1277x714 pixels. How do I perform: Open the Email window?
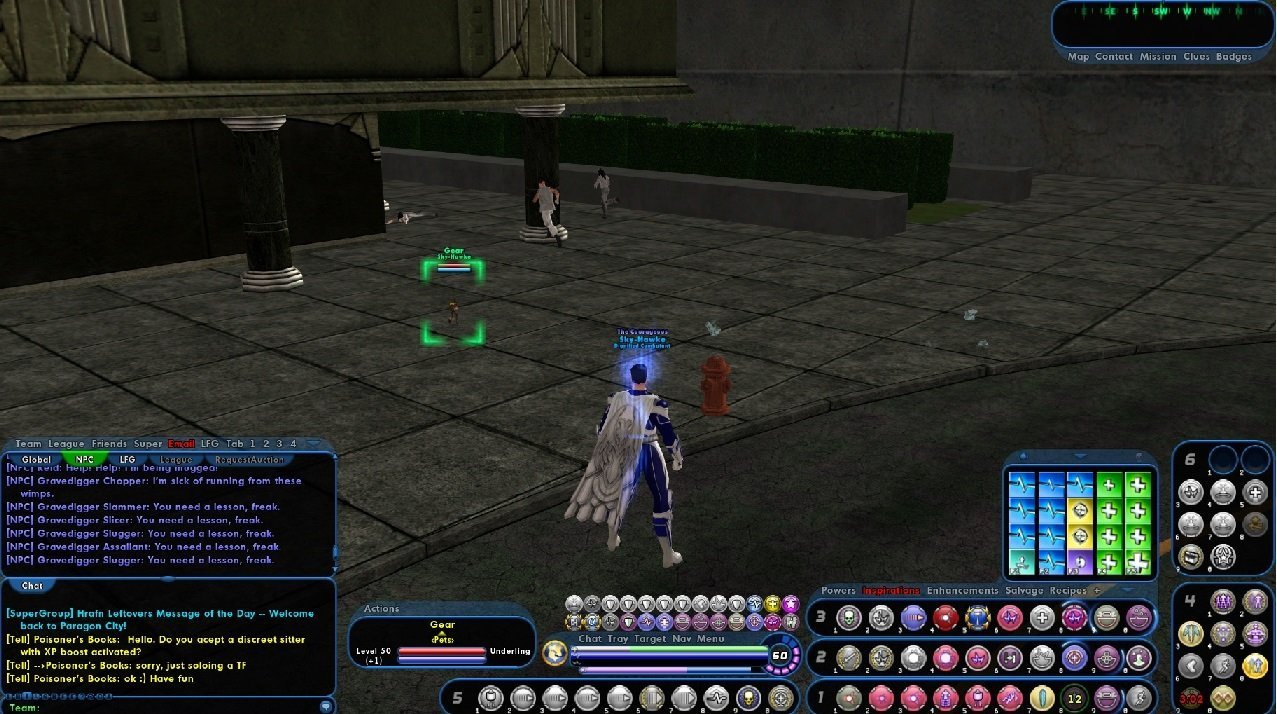point(181,444)
